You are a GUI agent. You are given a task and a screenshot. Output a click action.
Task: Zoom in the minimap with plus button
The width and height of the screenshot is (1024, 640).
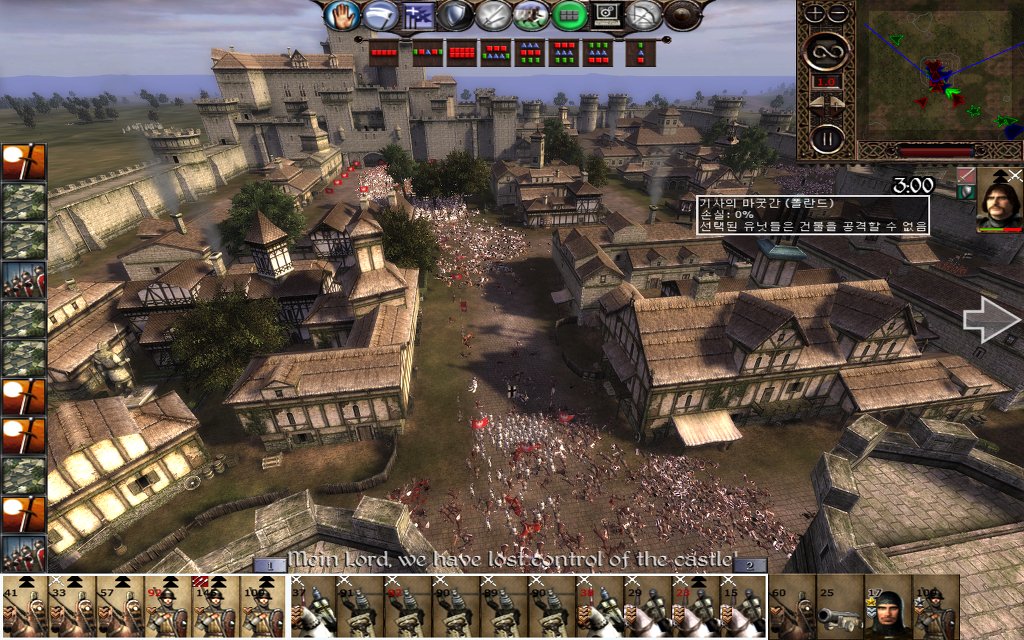pos(814,13)
